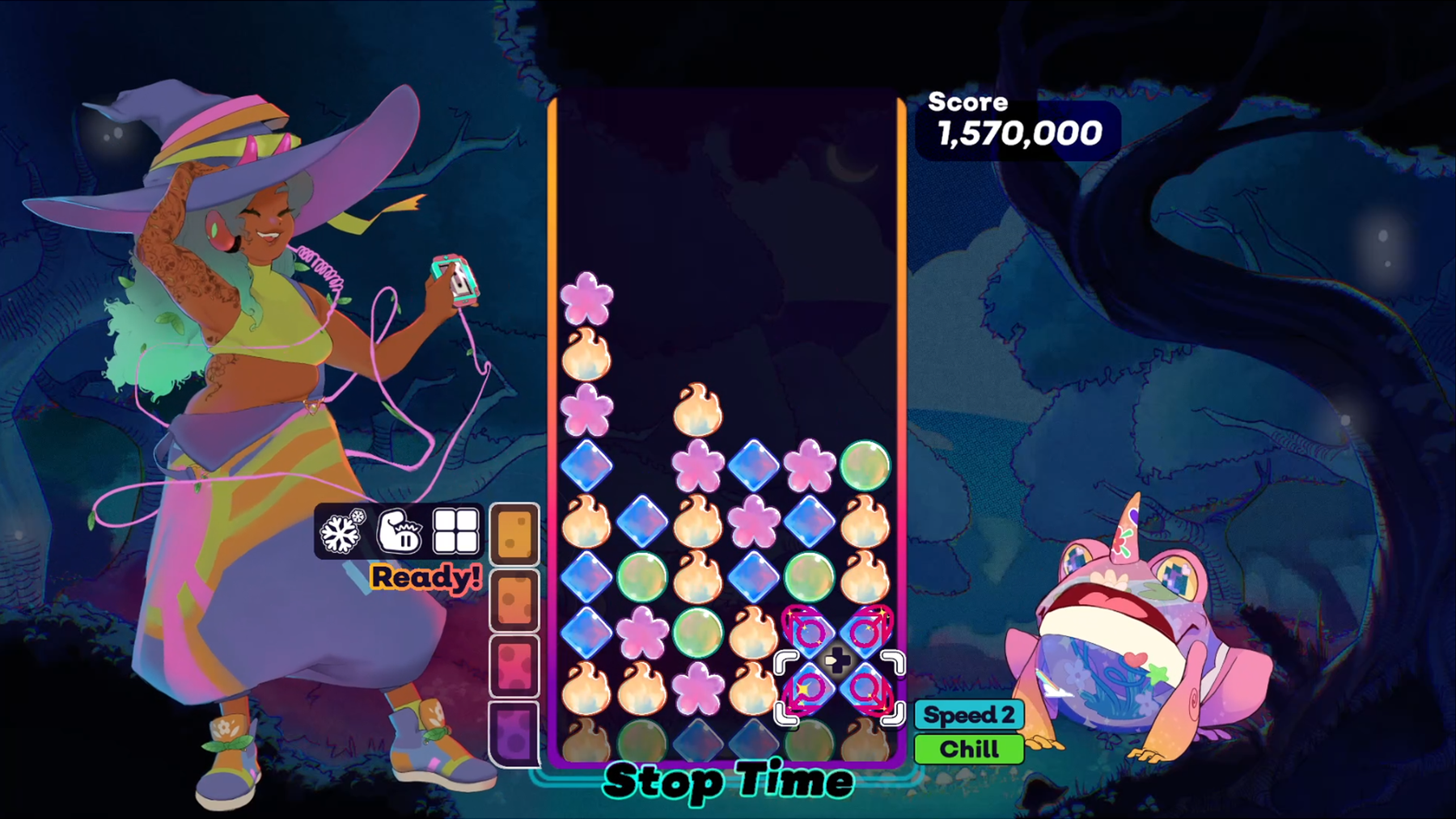1456x819 pixels.
Task: Toggle the green Chill mode badge
Action: (967, 748)
